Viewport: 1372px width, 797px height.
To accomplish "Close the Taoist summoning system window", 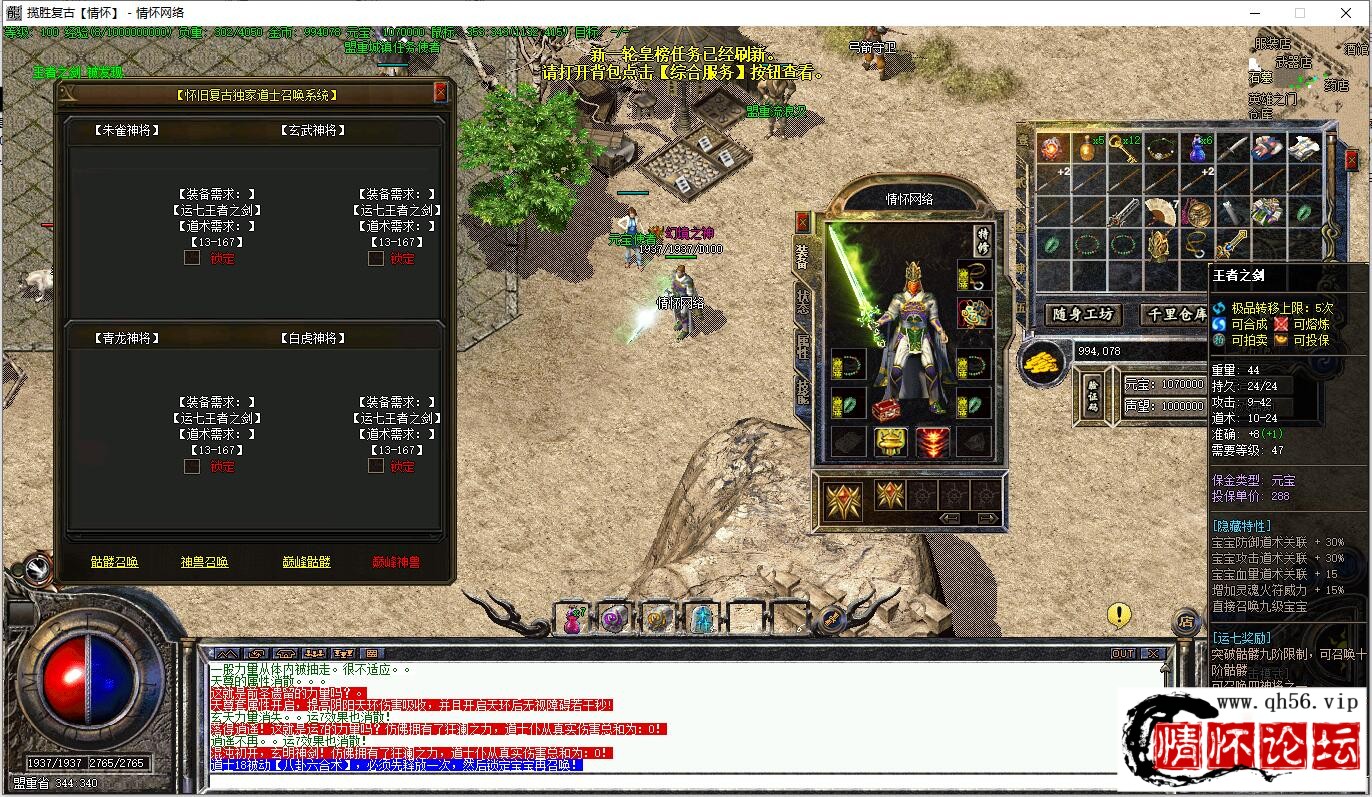I will pos(440,93).
